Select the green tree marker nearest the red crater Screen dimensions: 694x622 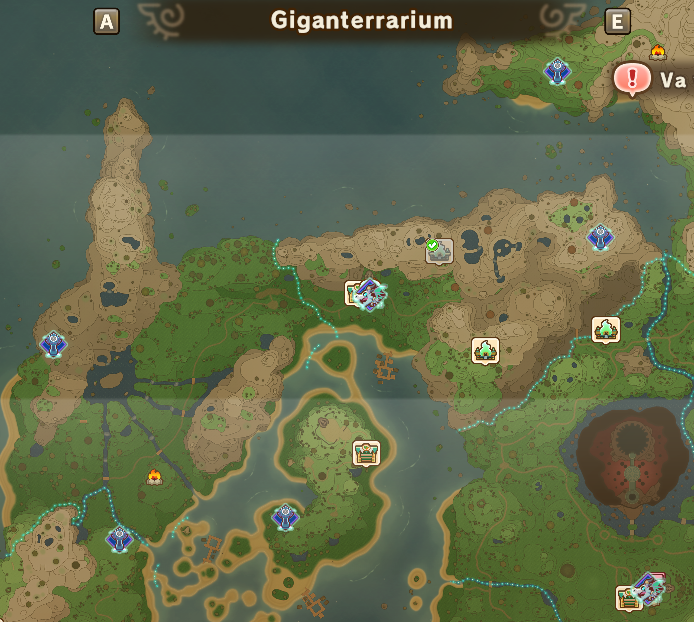(x=606, y=329)
